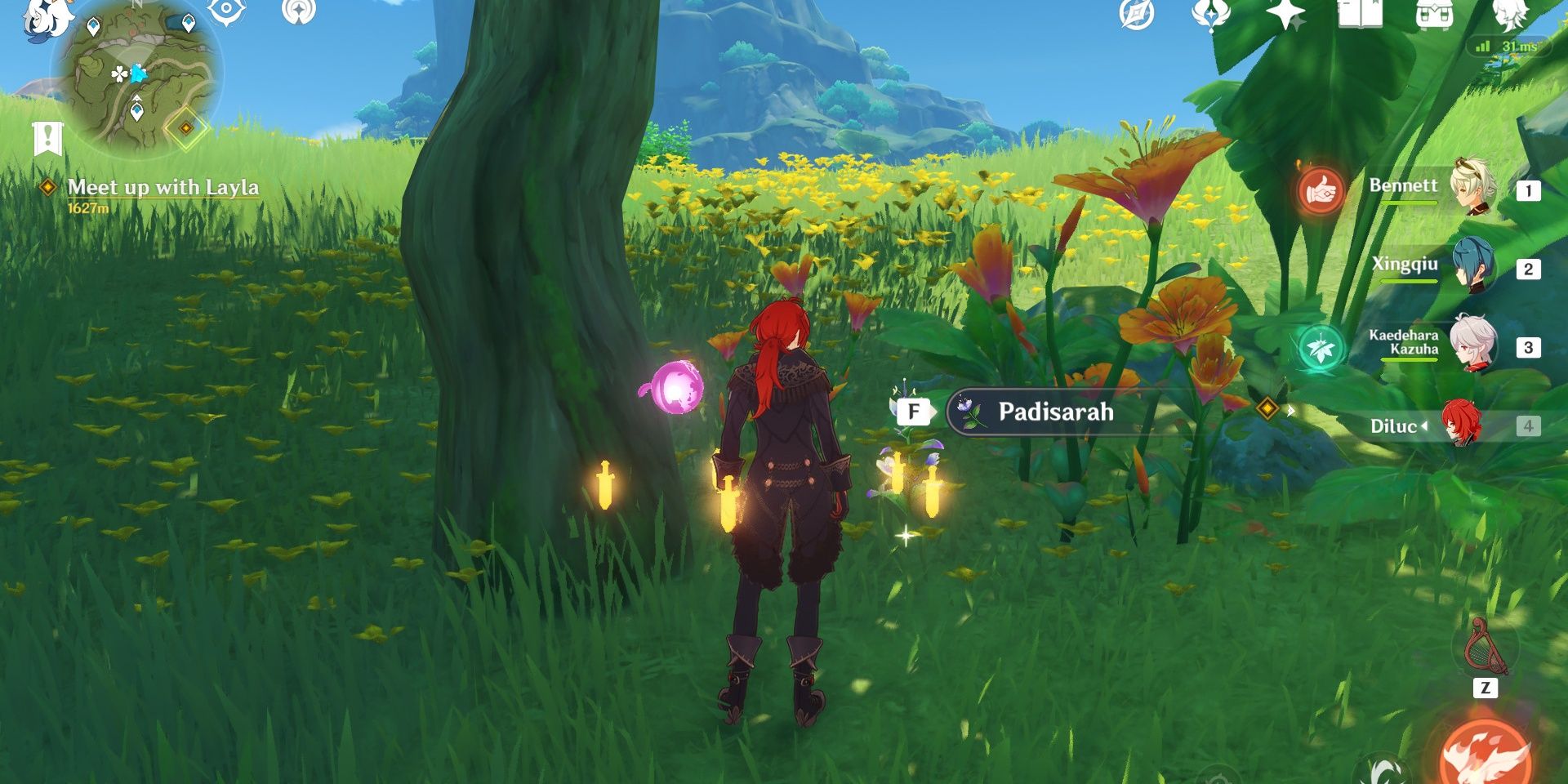Click the round star emblem icon near minimap
1568x784 pixels.
coord(298,11)
